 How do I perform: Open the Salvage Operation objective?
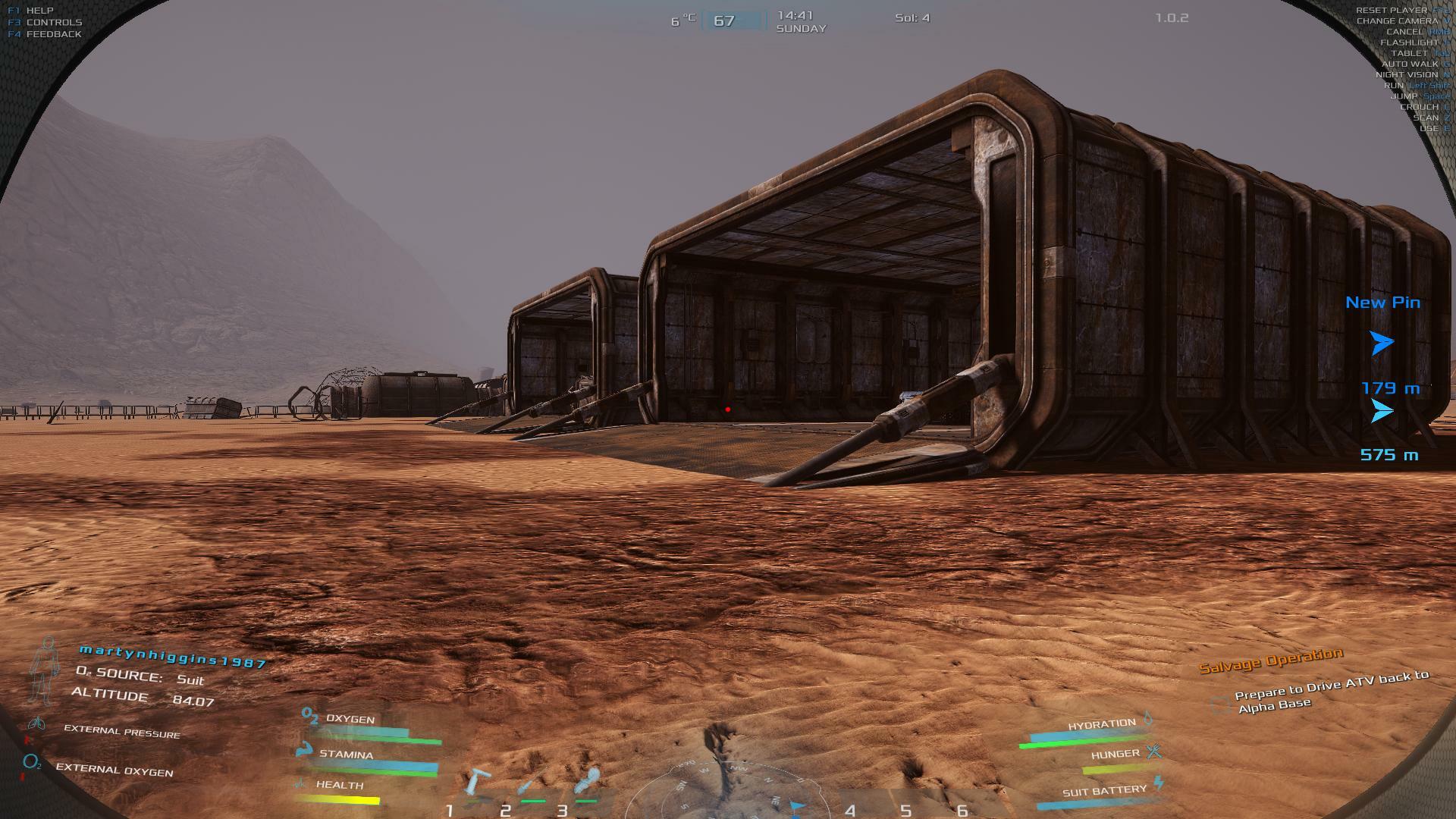[1270, 660]
